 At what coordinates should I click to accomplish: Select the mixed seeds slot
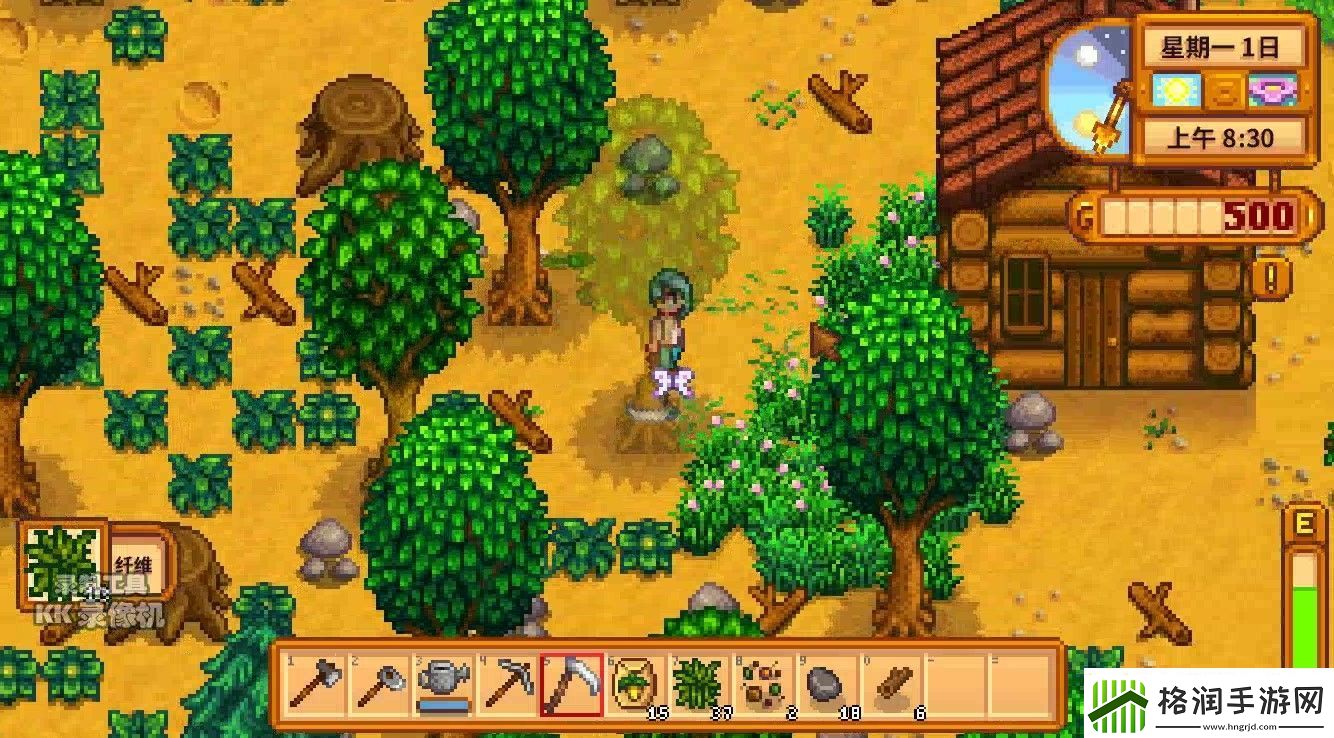tap(764, 685)
